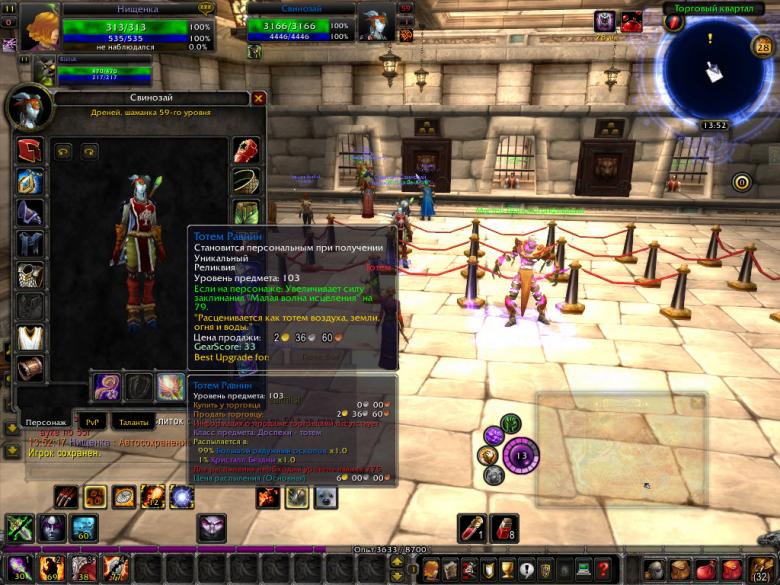Click the minimap clock showing 13:52
This screenshot has height=585, width=780.
coord(714,126)
